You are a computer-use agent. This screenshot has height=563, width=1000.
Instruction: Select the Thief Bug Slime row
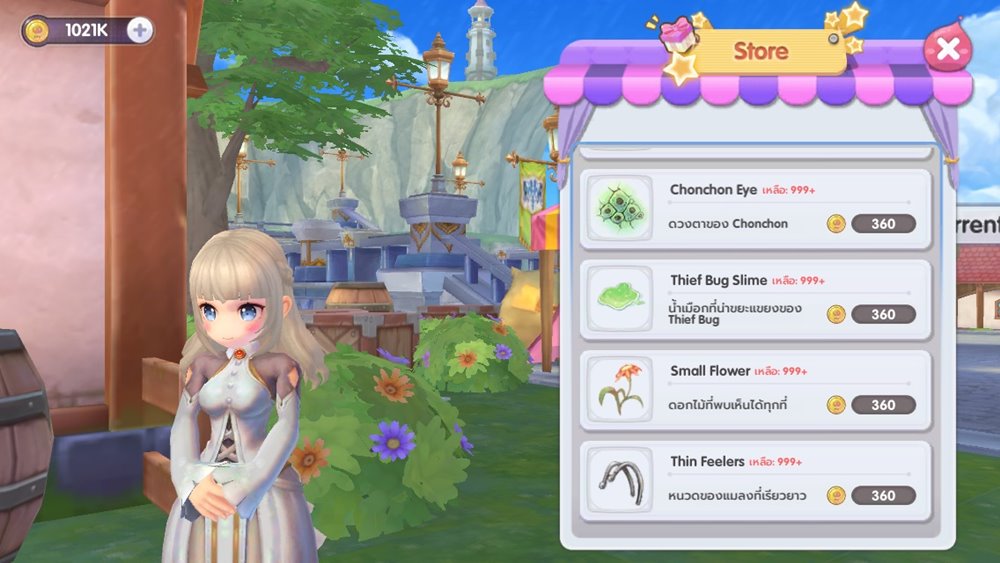tap(755, 297)
